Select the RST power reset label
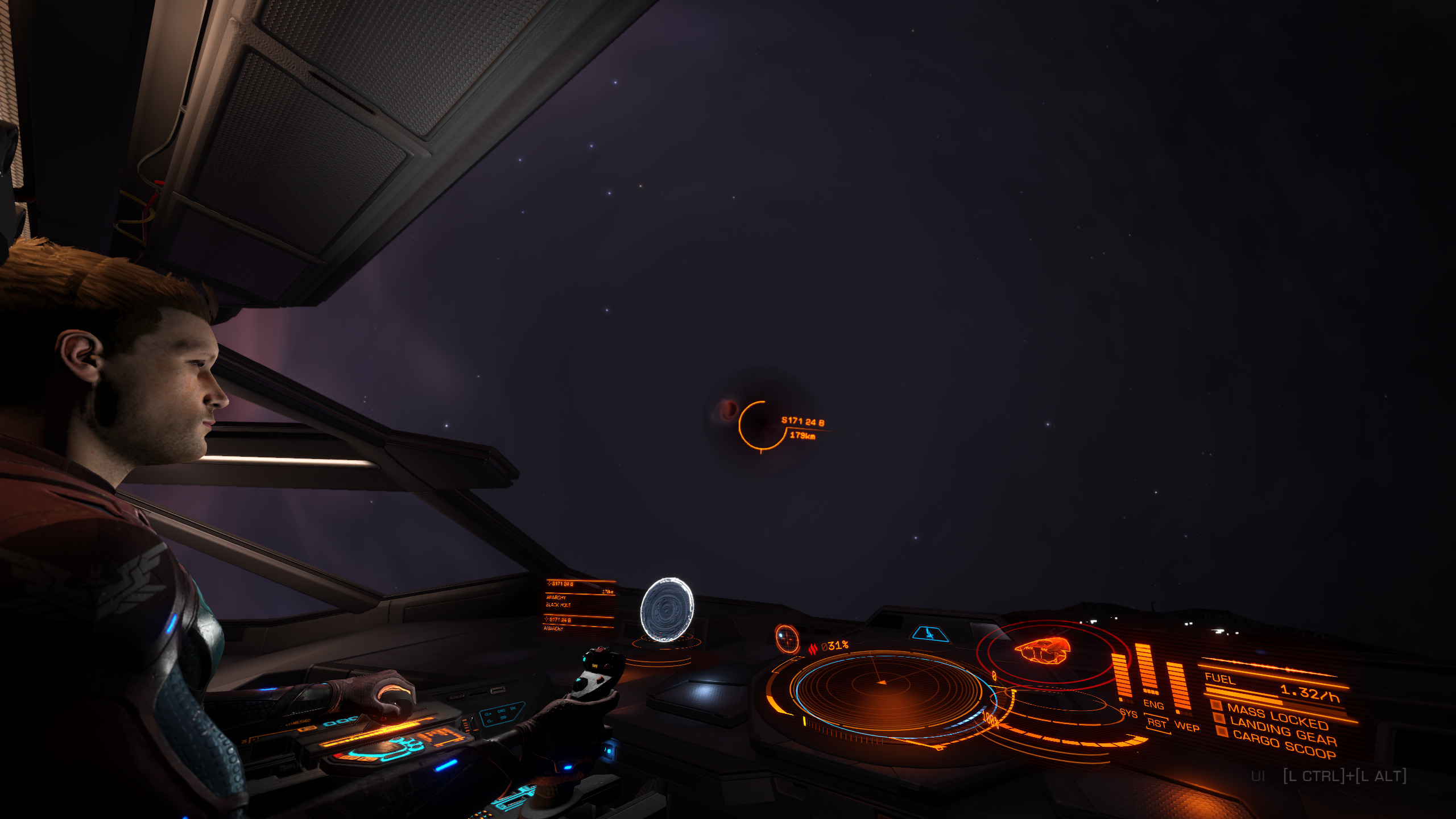The image size is (1456, 819). [x=1157, y=723]
